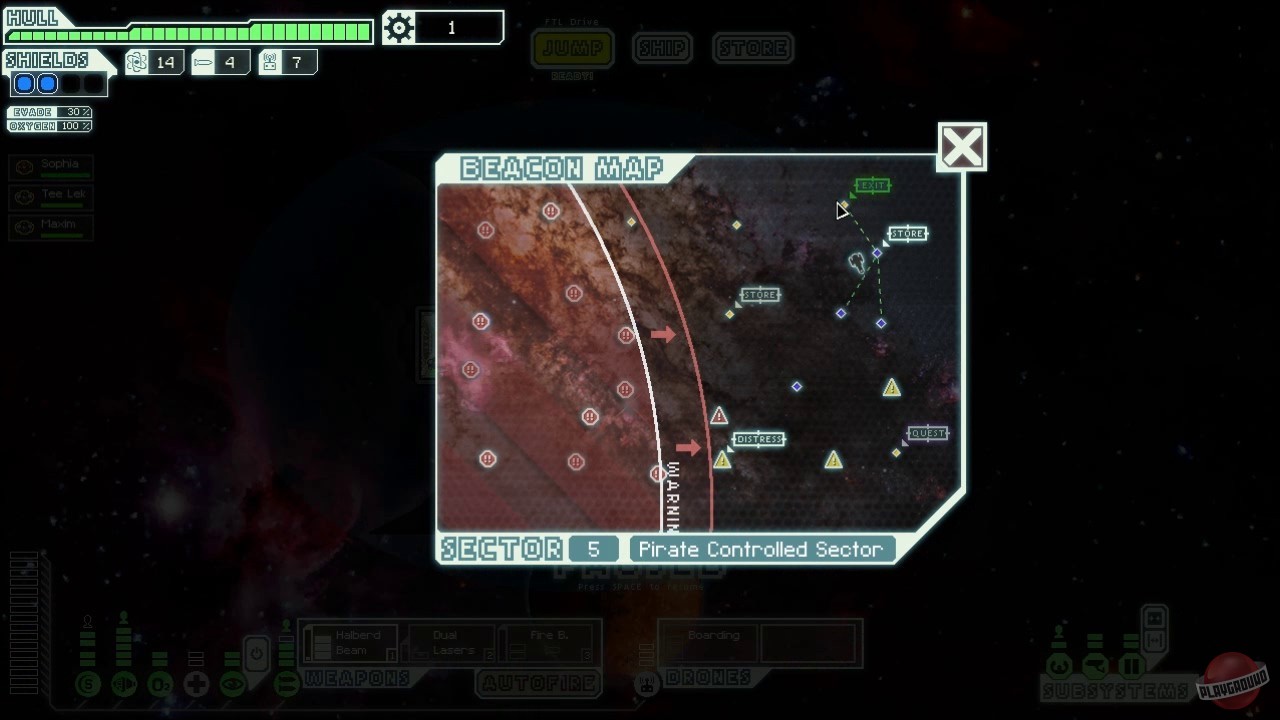This screenshot has width=1280, height=720.
Task: Select the Engines system icon
Action: point(123,684)
